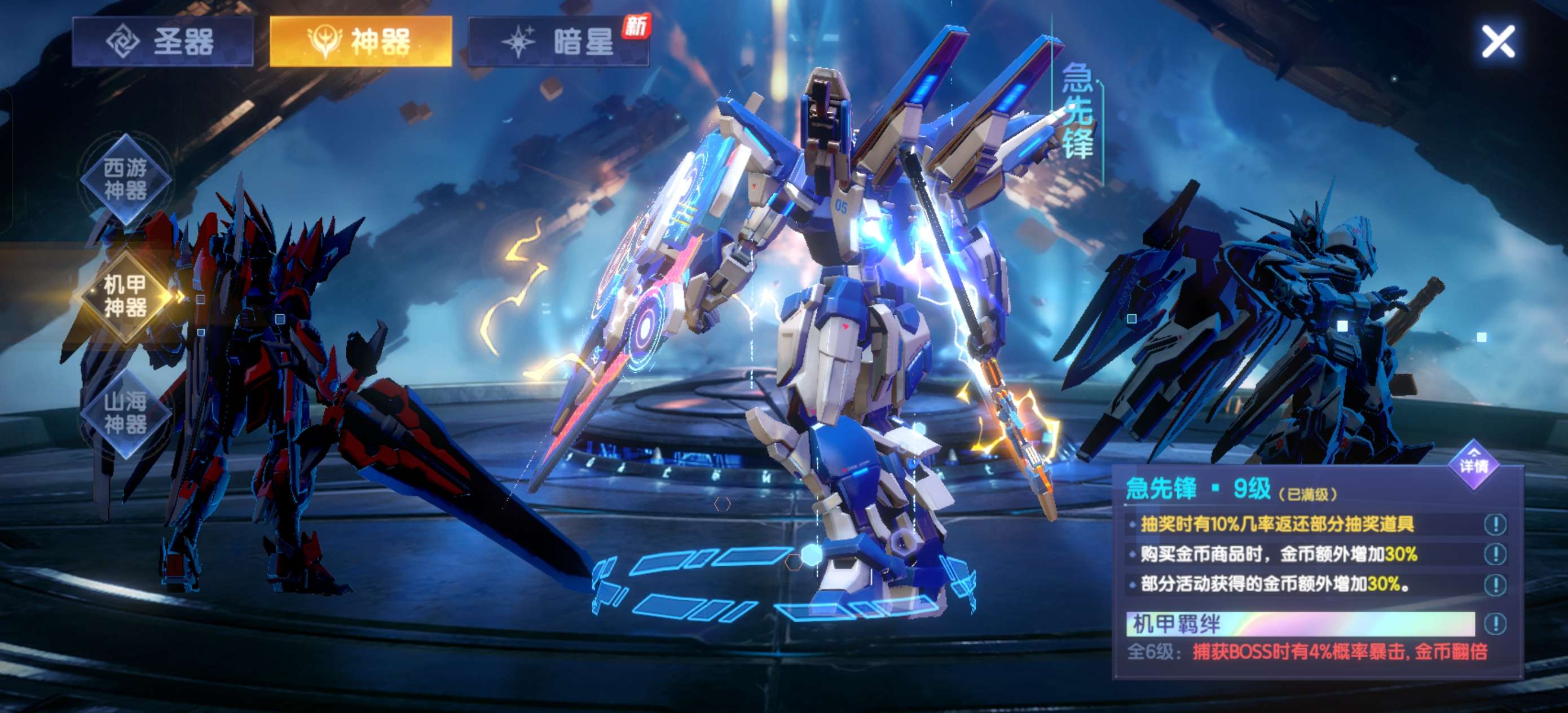Image resolution: width=1568 pixels, height=713 pixels.
Task: Close the artifact screen with the X
Action: click(1498, 42)
